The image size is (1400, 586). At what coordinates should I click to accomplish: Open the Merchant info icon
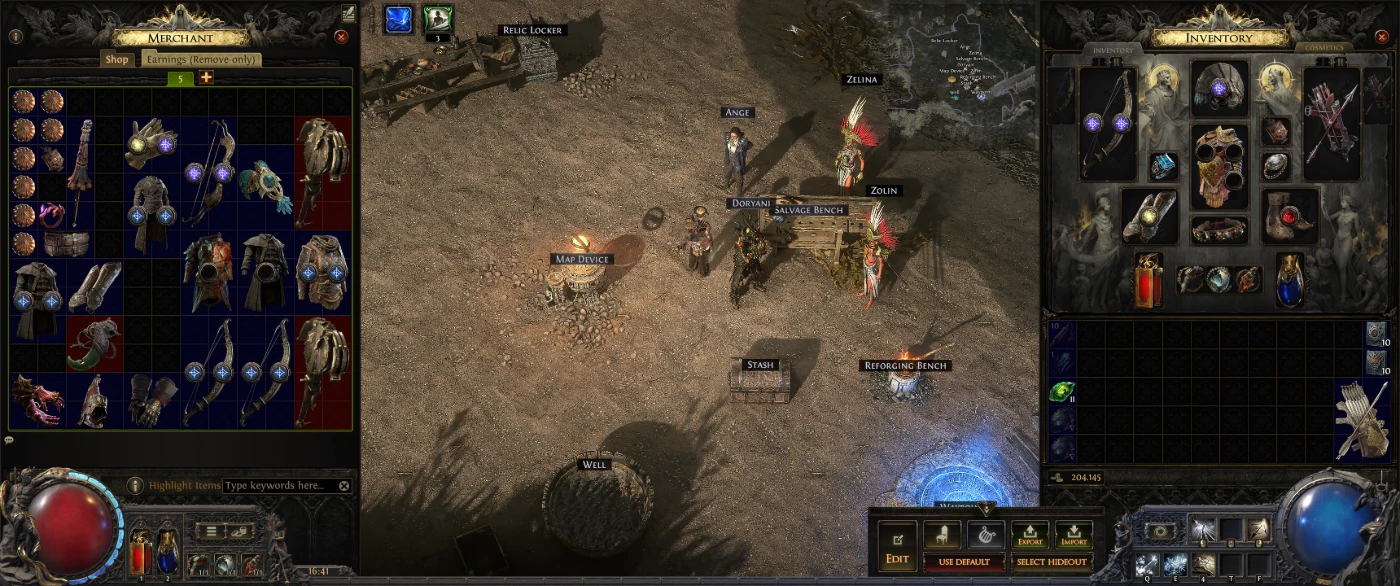click(15, 37)
